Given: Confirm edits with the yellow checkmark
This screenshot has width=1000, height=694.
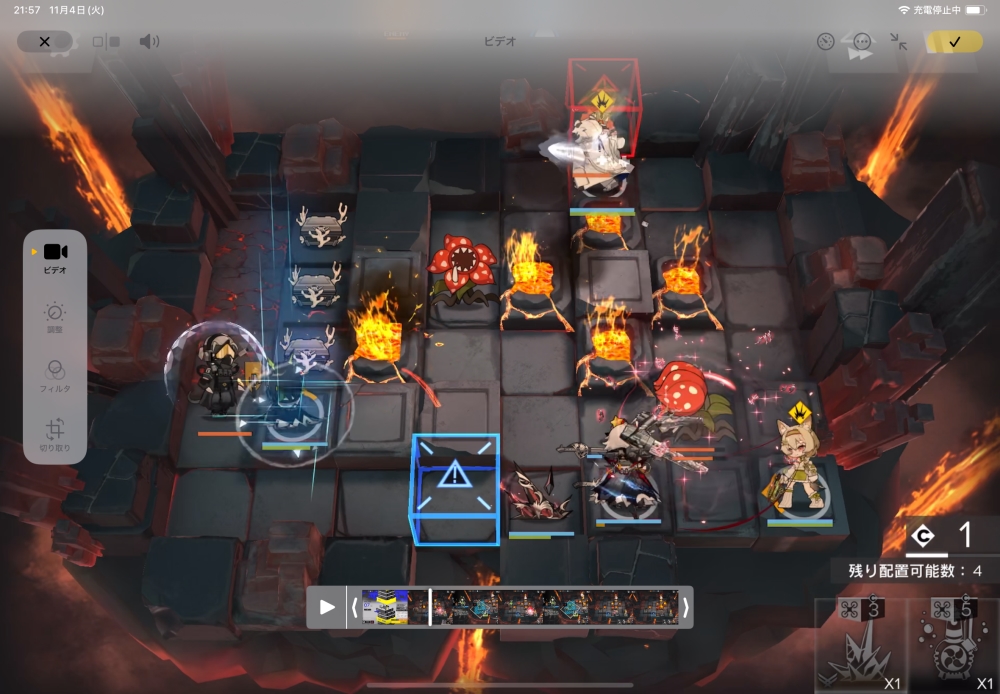Looking at the screenshot, I should point(954,42).
